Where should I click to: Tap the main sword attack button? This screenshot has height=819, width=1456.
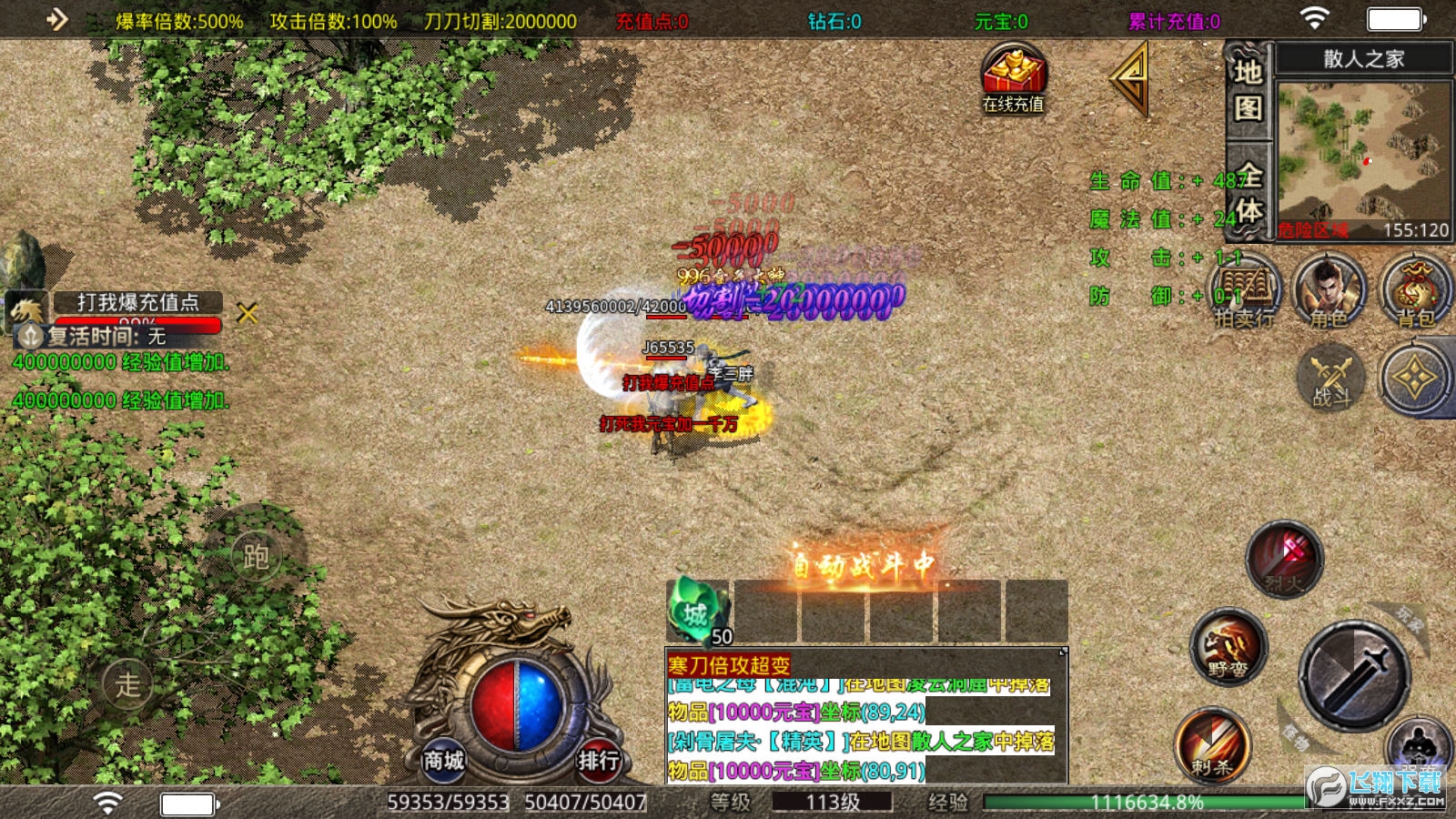point(1353,674)
